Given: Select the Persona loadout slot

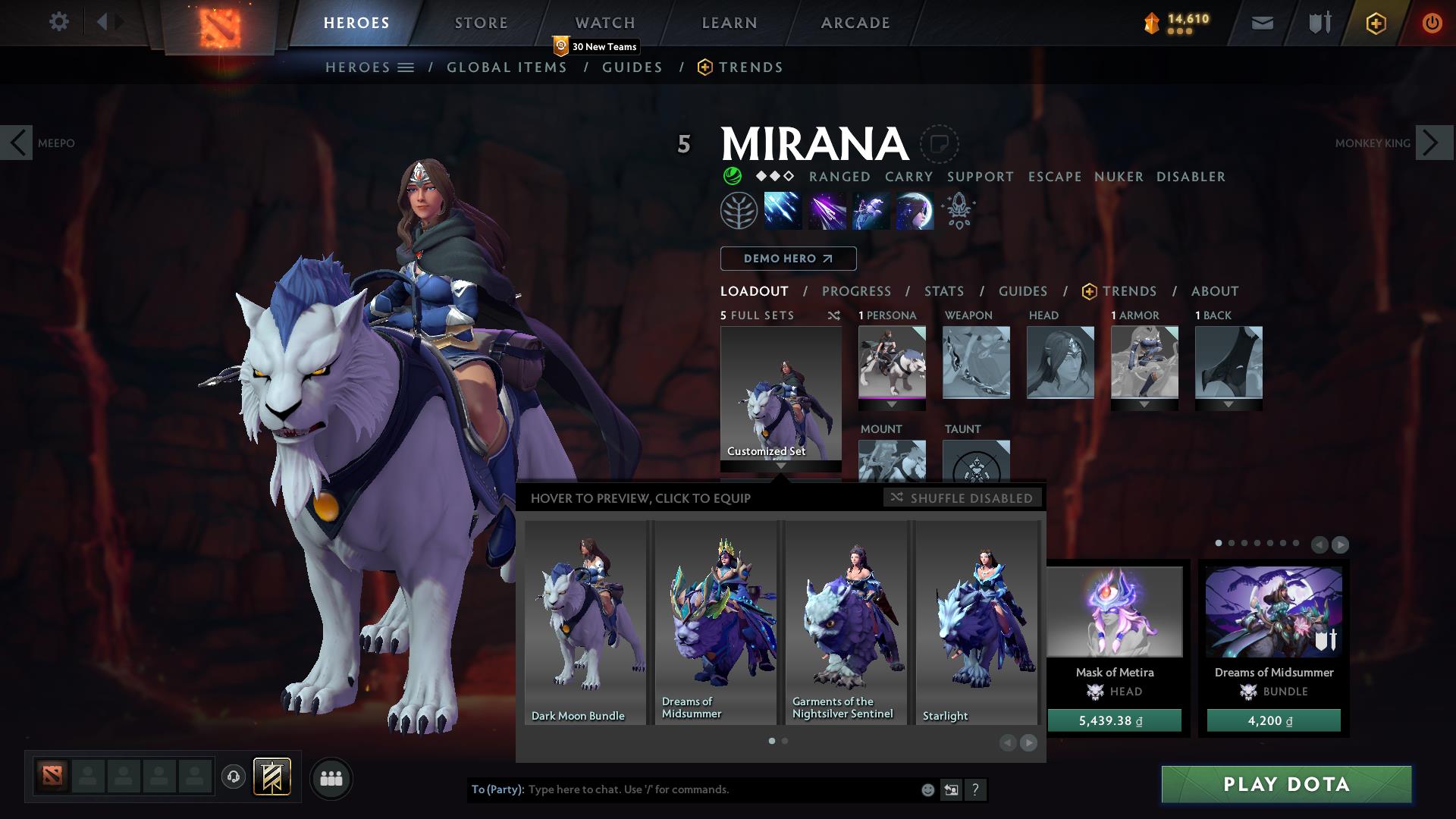Looking at the screenshot, I should pyautogui.click(x=892, y=362).
